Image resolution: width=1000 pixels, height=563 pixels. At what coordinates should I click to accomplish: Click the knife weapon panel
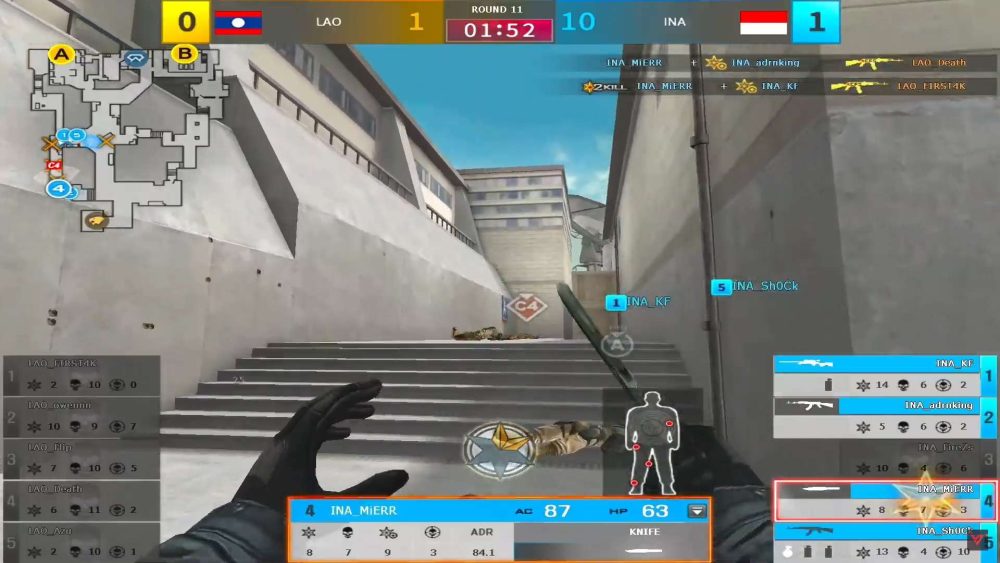pos(612,541)
